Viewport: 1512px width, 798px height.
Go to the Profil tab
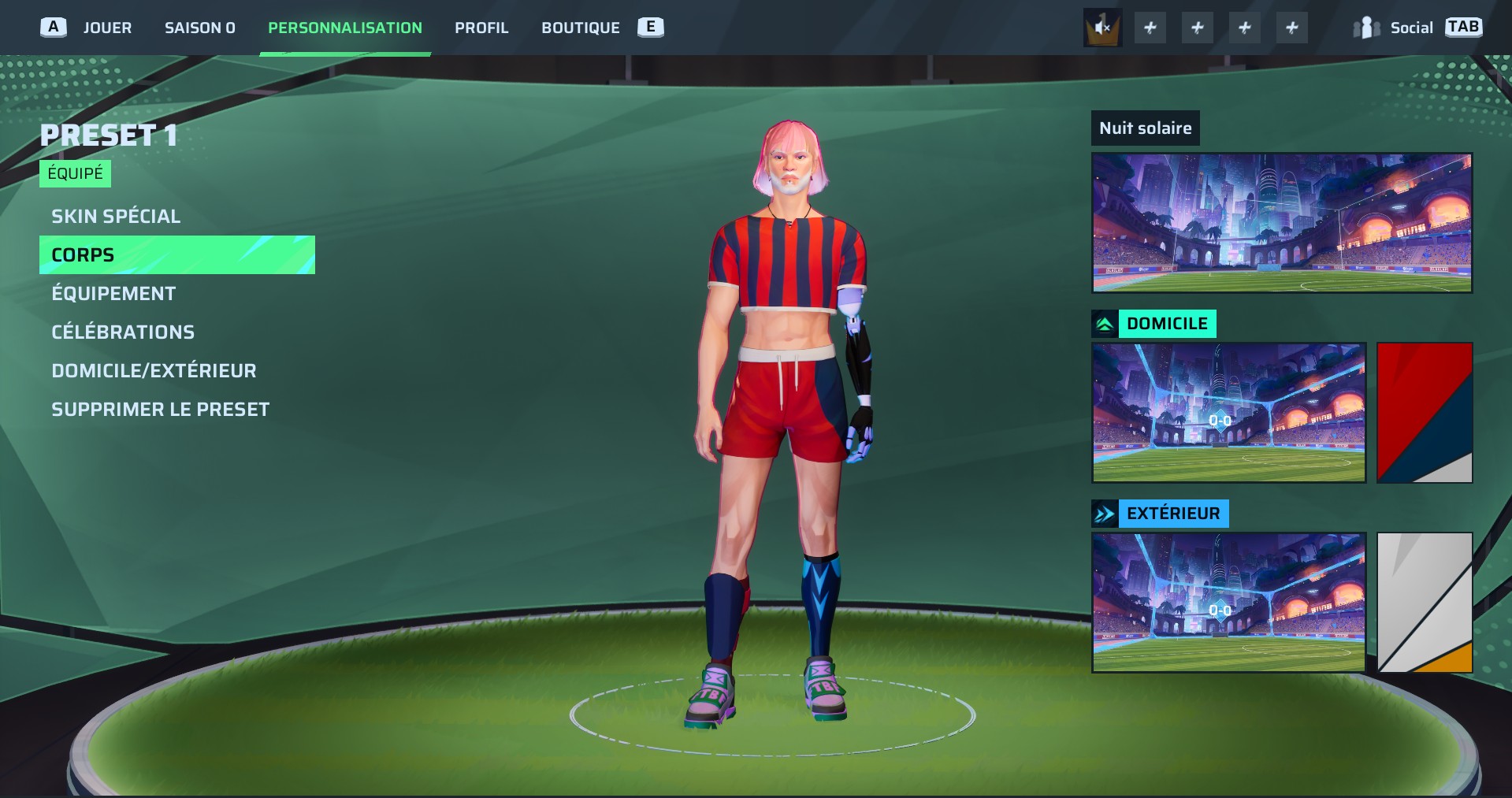[x=481, y=28]
